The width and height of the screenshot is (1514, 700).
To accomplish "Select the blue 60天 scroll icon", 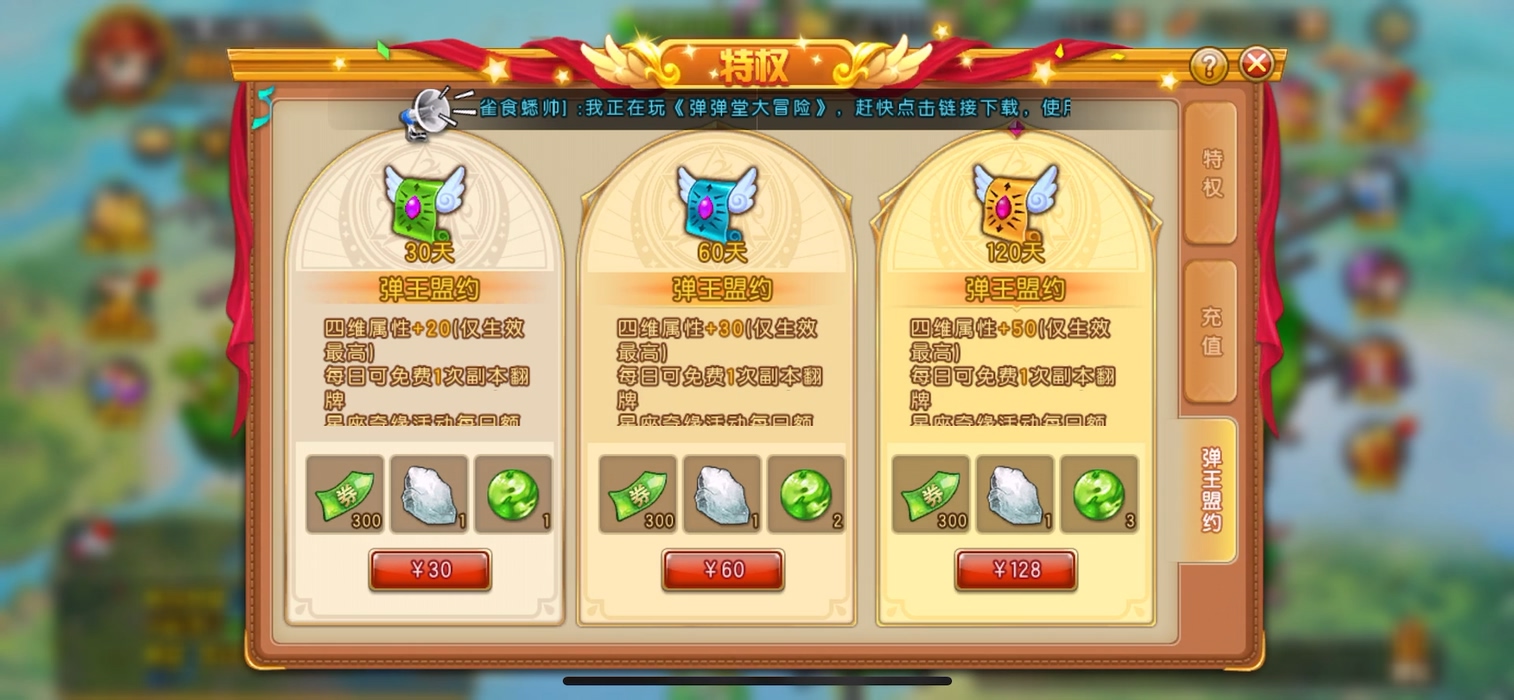I will point(717,203).
